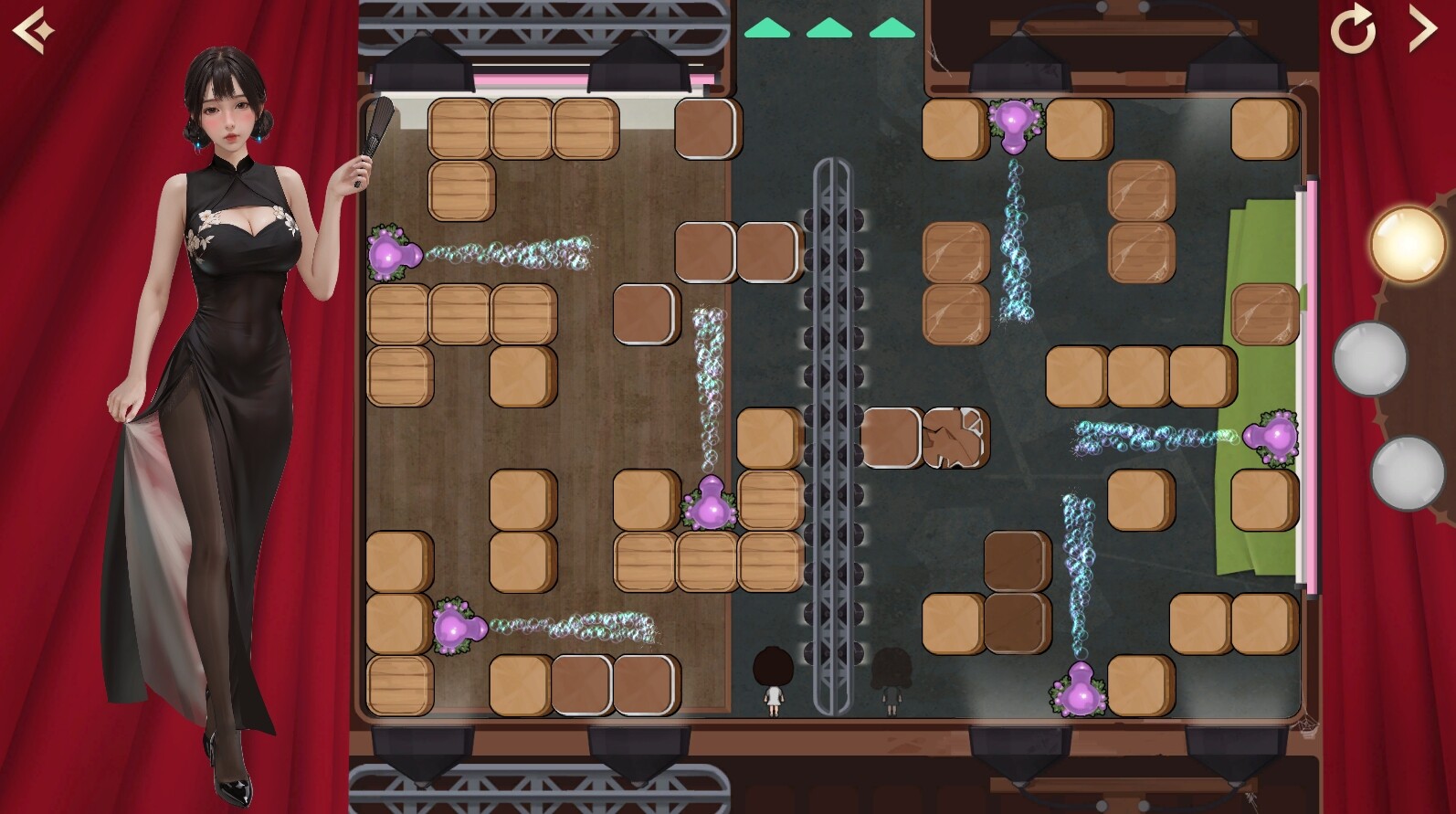Click the purple slime in the center wooden room

click(710, 509)
